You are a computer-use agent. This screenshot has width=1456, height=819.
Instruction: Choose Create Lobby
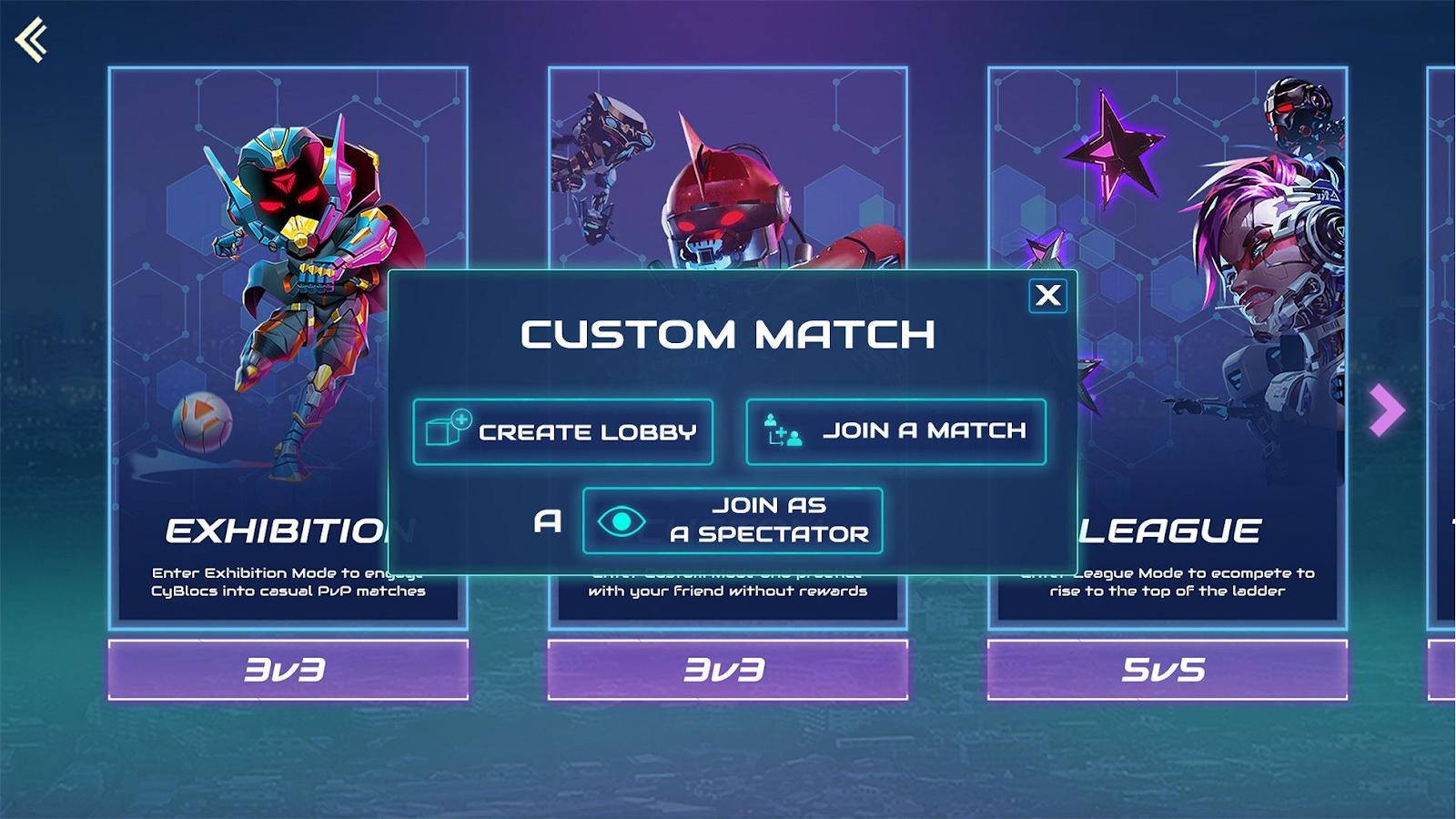[x=562, y=431]
